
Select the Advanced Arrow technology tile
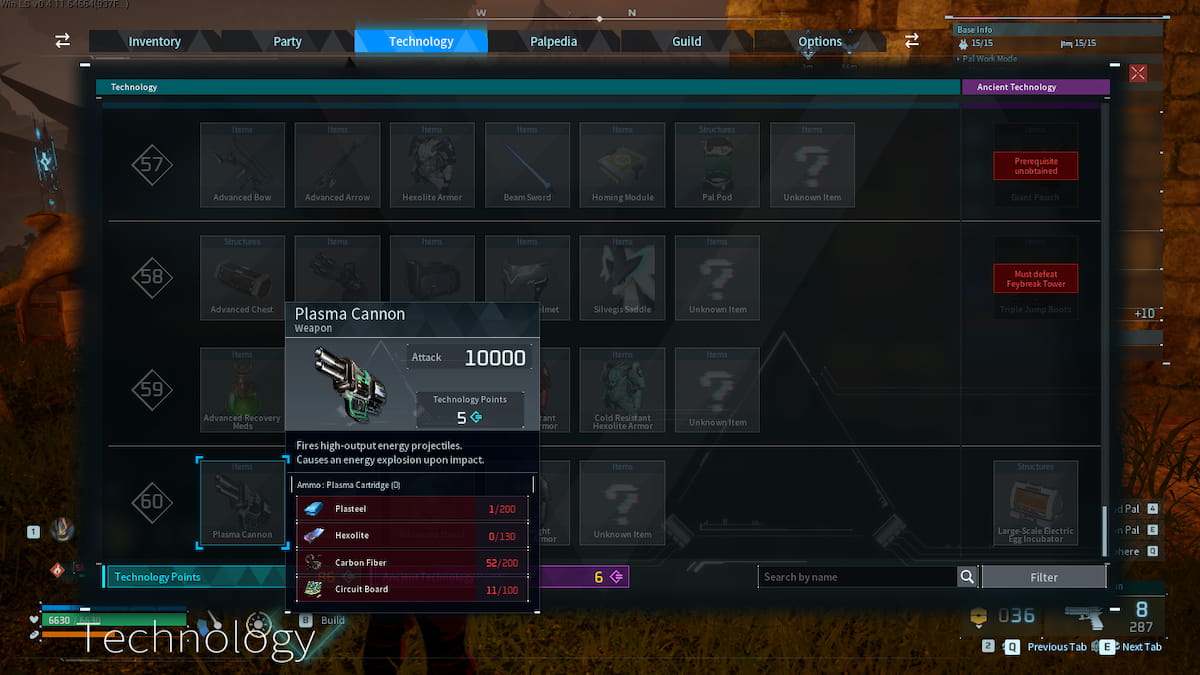[x=337, y=164]
